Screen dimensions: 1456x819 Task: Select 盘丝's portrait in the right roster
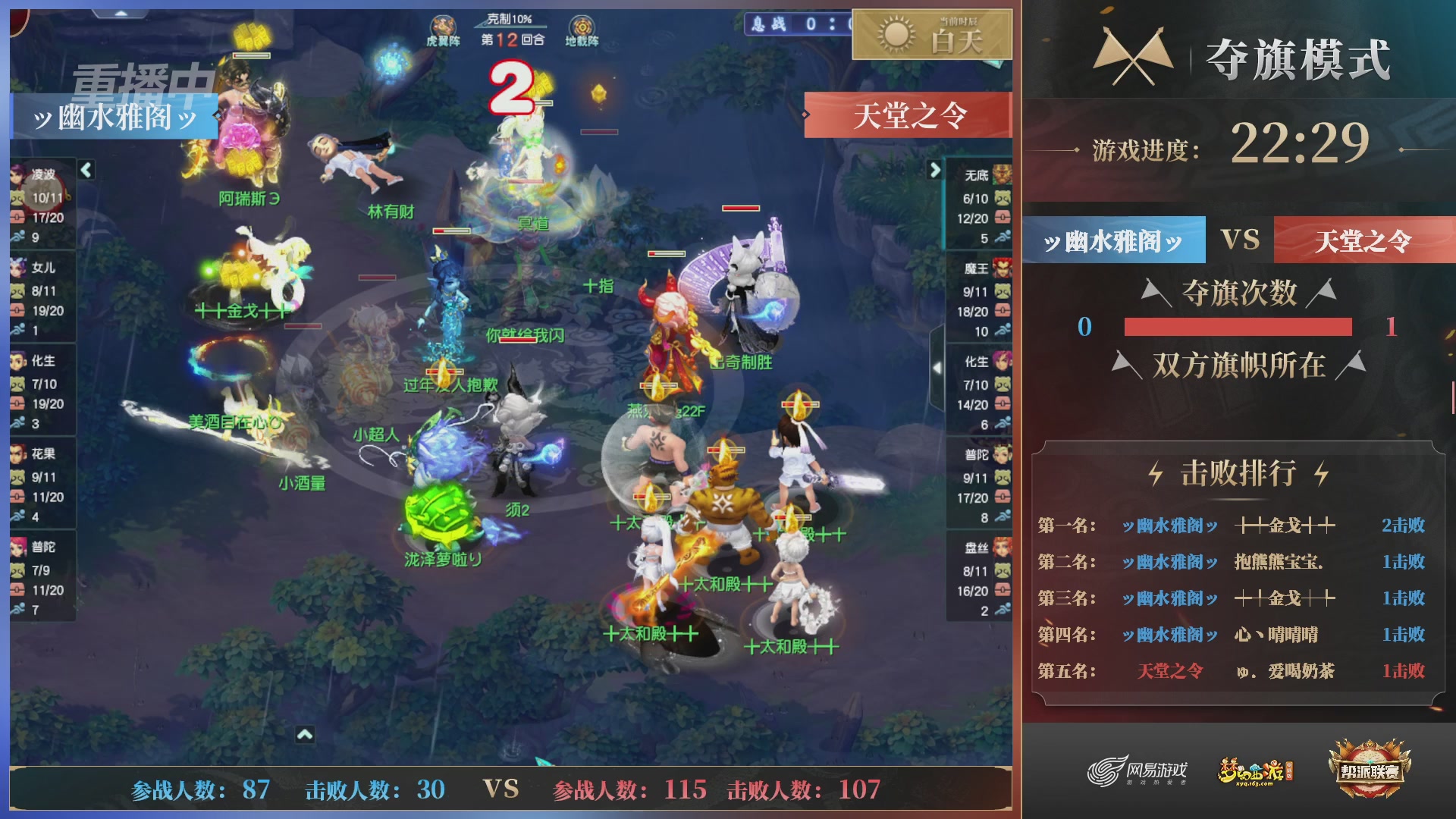[x=1003, y=548]
